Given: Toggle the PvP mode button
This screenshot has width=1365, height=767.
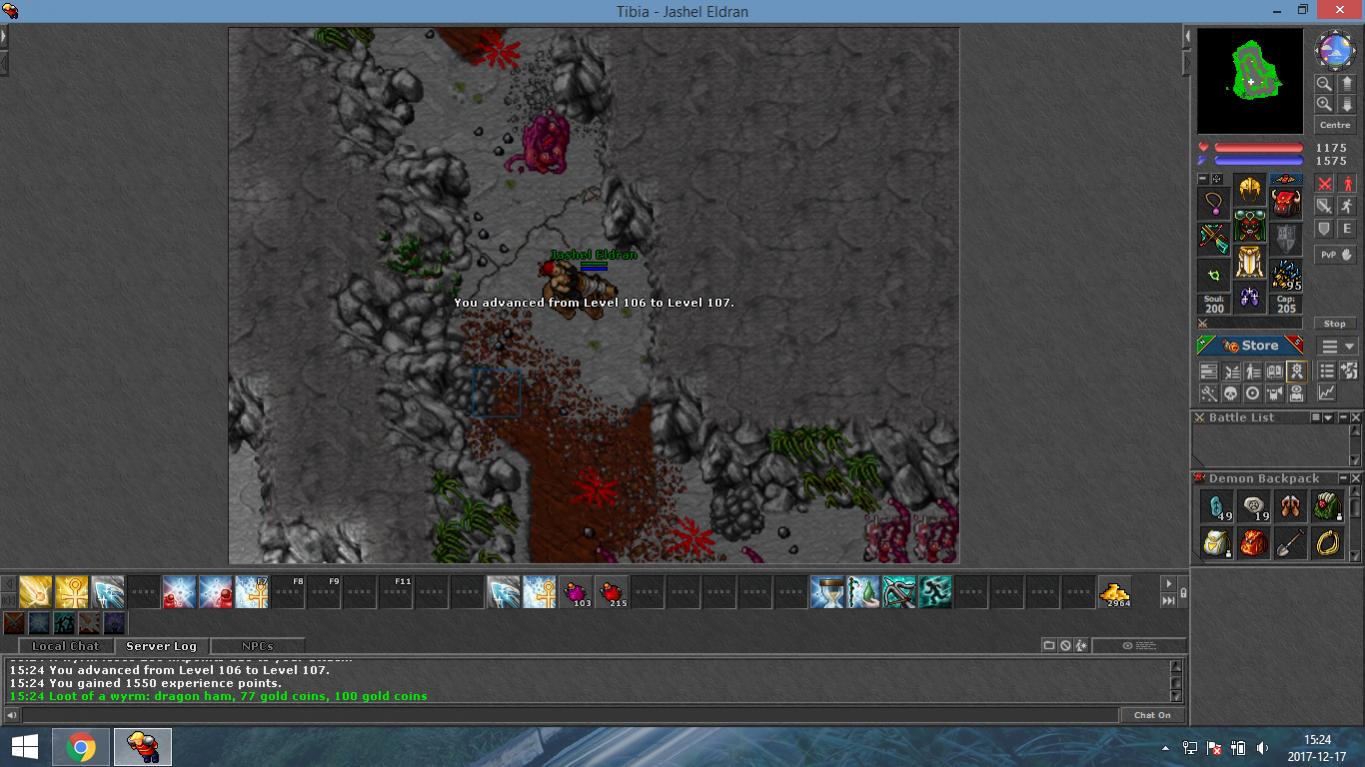Looking at the screenshot, I should click(1335, 255).
